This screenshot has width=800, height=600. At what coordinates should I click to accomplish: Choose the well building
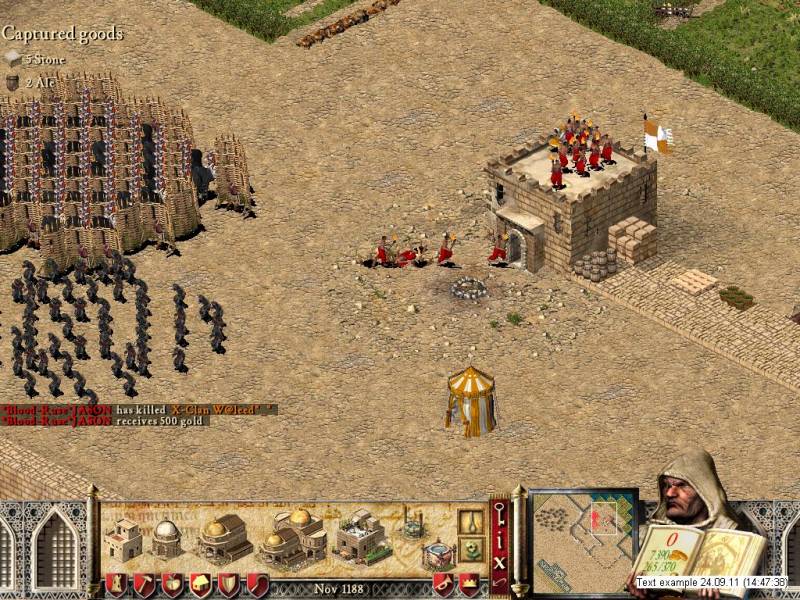click(x=411, y=523)
